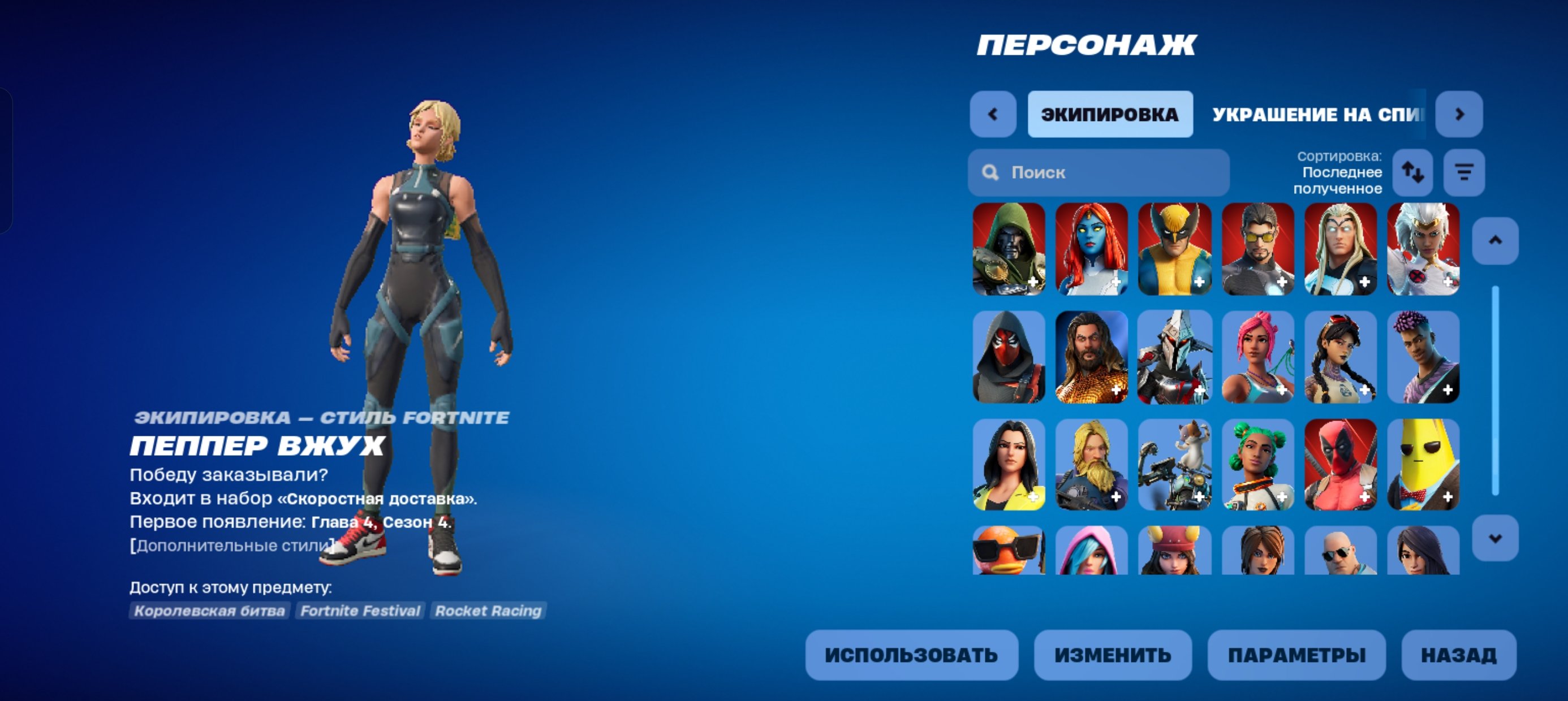This screenshot has height=701, width=1568.
Task: Click the sort direction arrows icon
Action: click(x=1412, y=173)
